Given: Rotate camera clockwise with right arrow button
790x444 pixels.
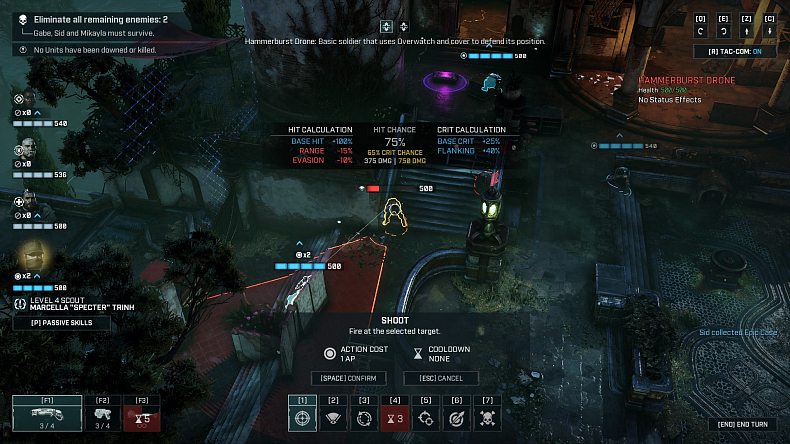Looking at the screenshot, I should click(723, 31).
